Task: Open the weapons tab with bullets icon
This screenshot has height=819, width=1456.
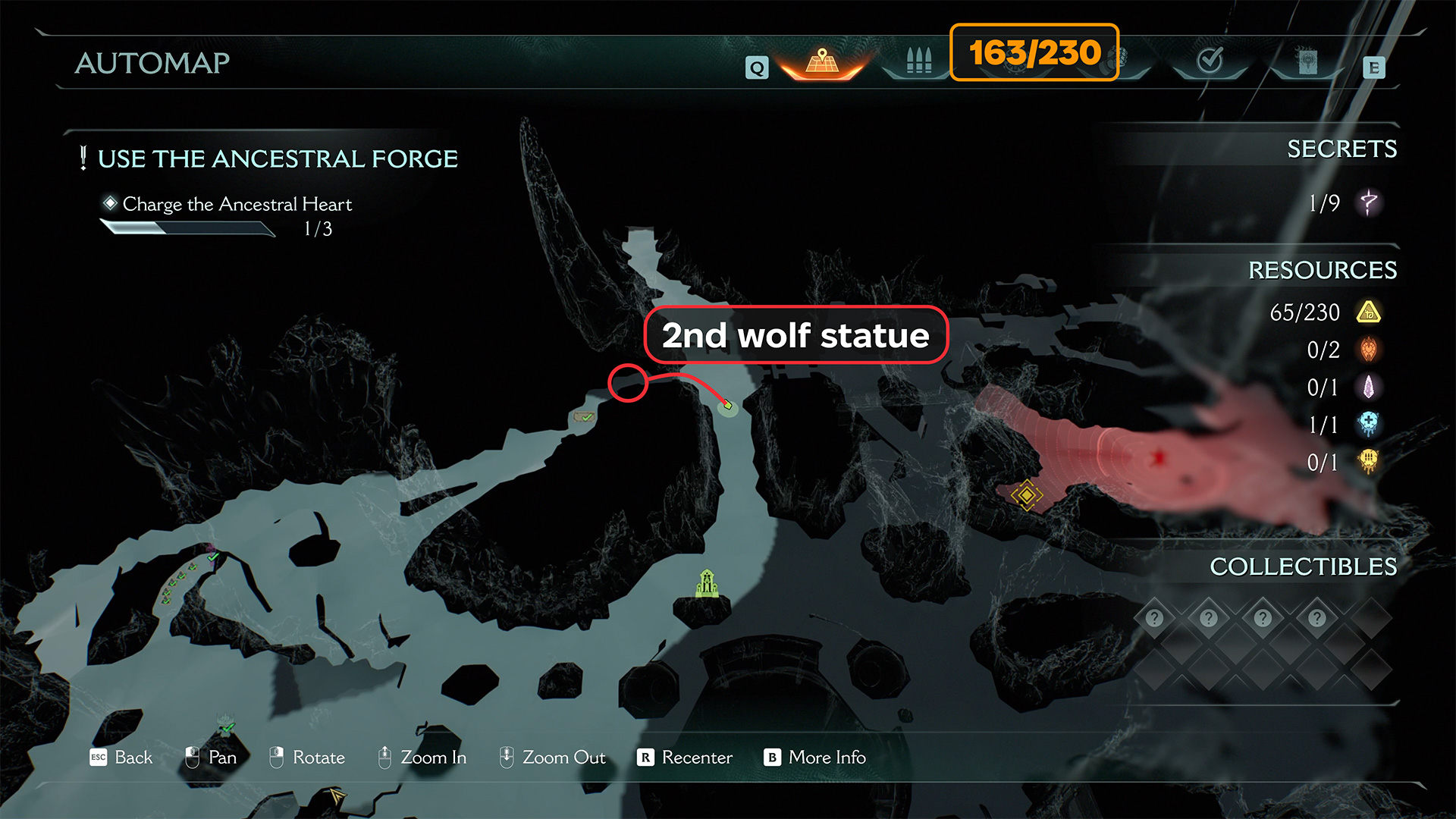Action: (x=918, y=61)
